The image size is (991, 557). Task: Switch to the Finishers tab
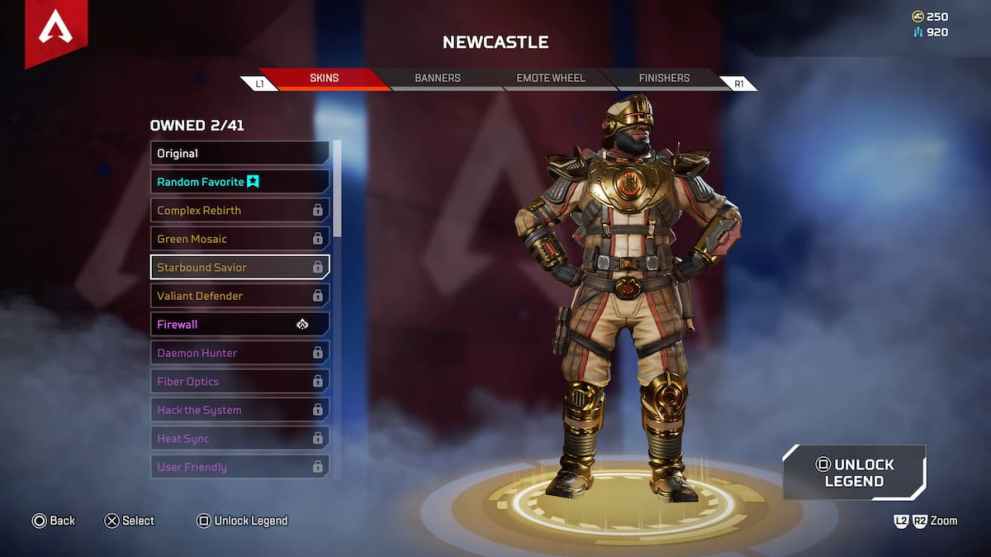[664, 78]
